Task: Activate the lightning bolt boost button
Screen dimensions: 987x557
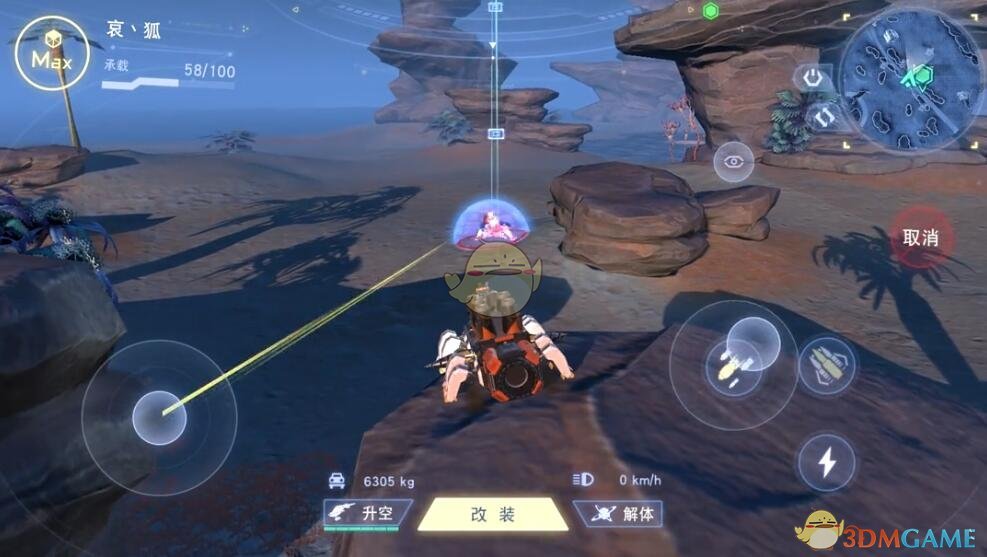Action: (827, 462)
